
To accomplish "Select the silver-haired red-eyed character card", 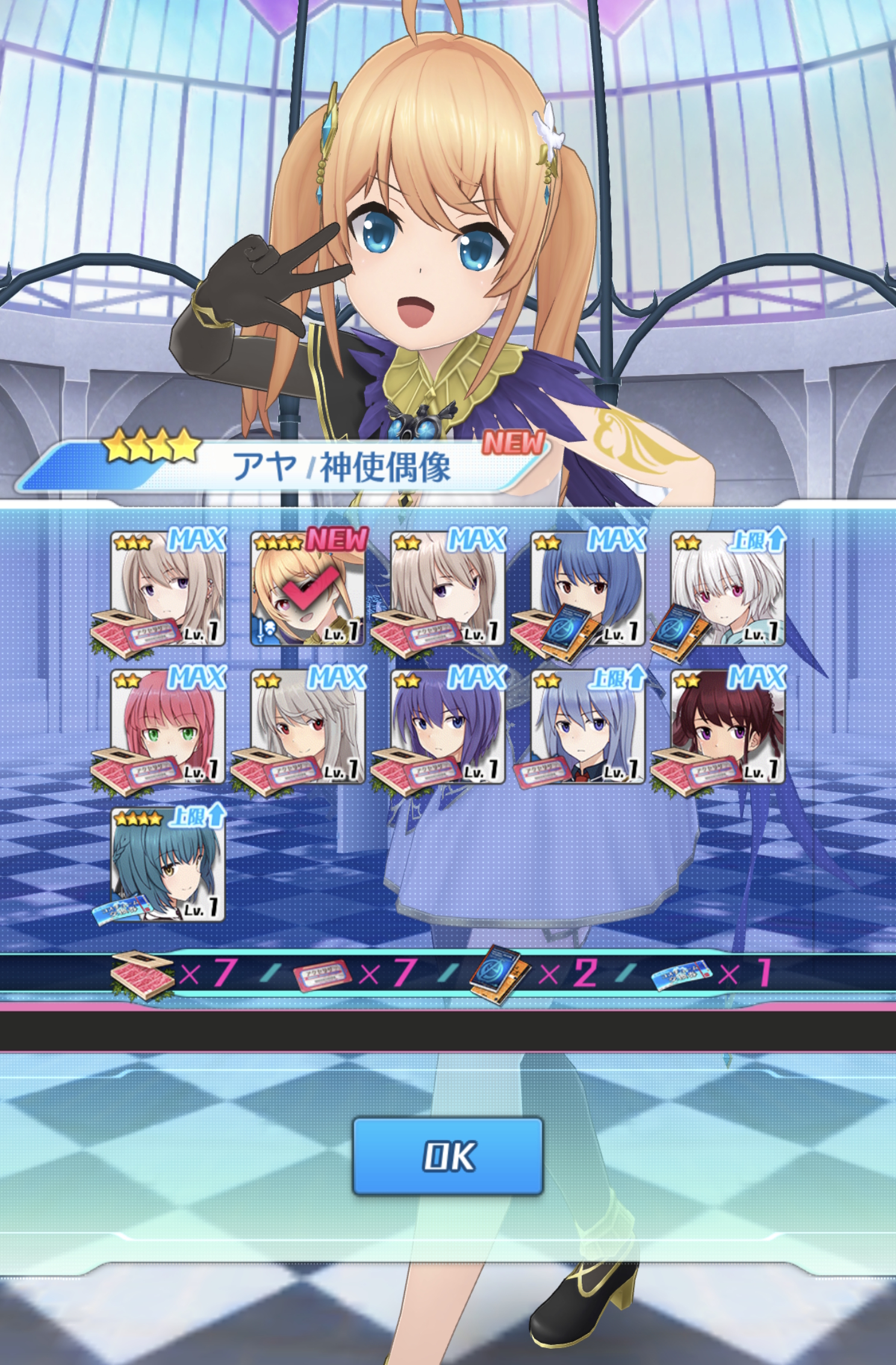I will pyautogui.click(x=308, y=726).
